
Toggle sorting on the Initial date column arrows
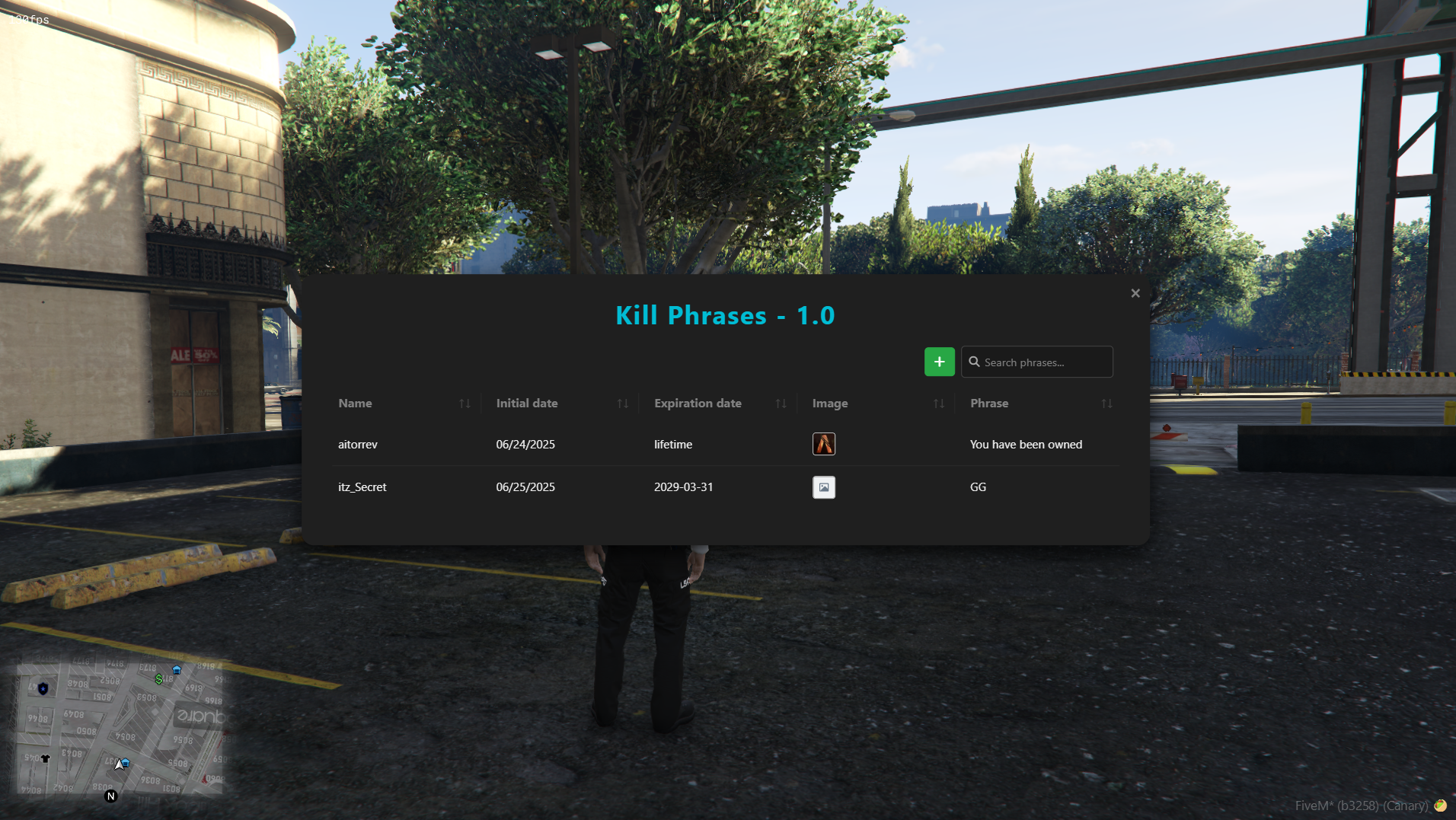623,404
